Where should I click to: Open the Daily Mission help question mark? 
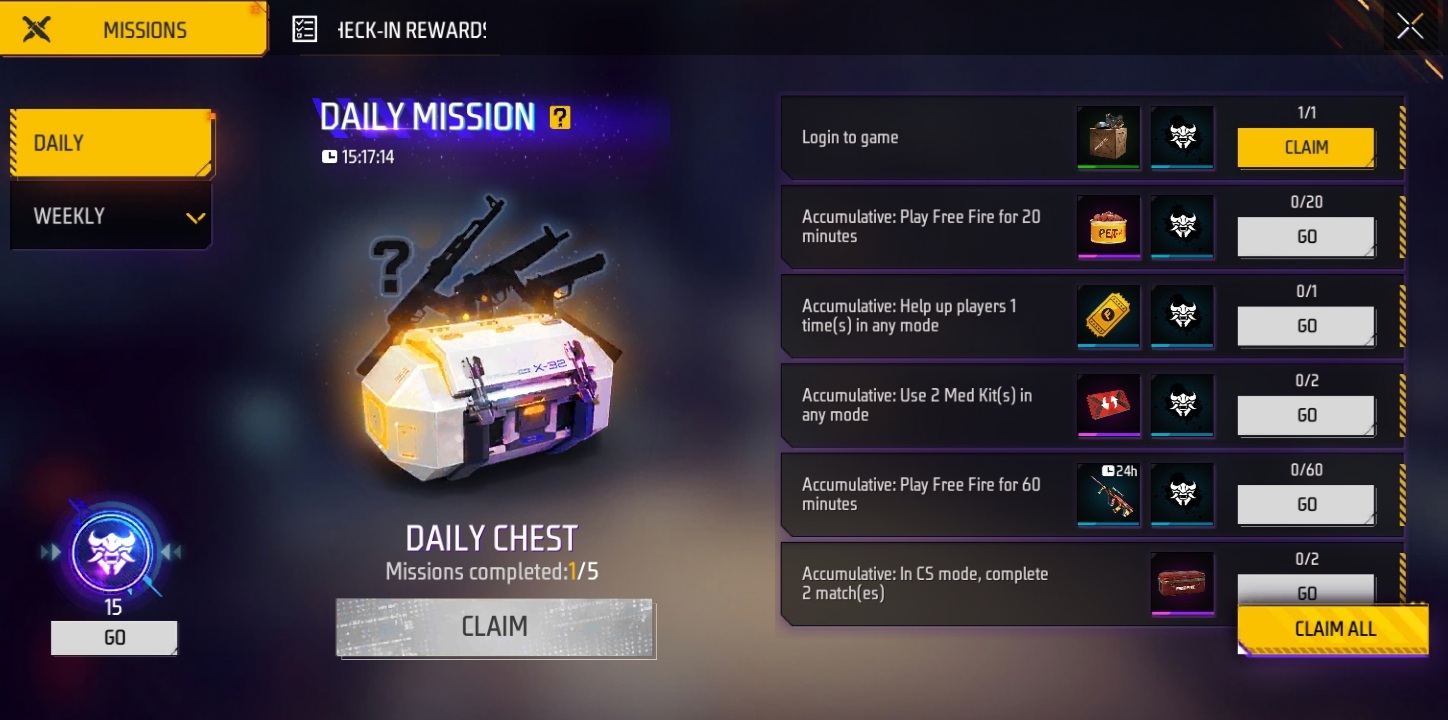(562, 118)
